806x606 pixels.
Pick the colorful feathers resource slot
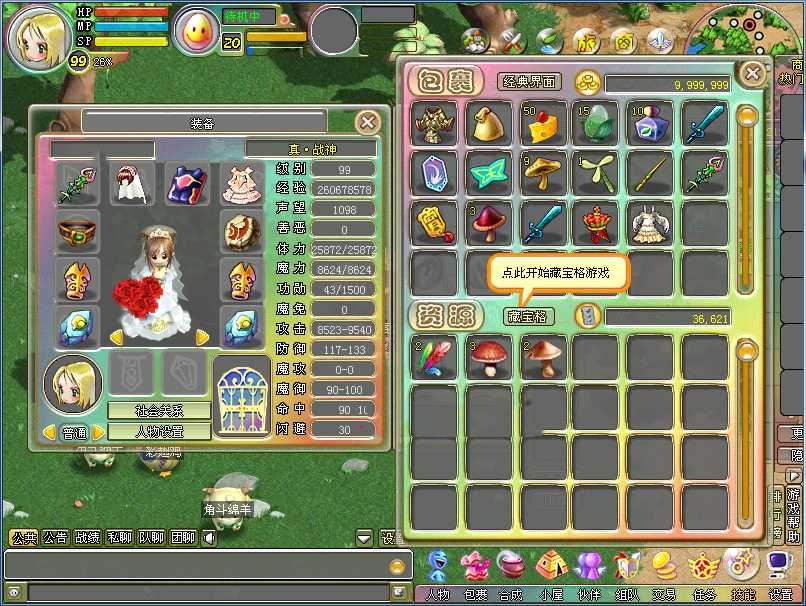pos(435,357)
